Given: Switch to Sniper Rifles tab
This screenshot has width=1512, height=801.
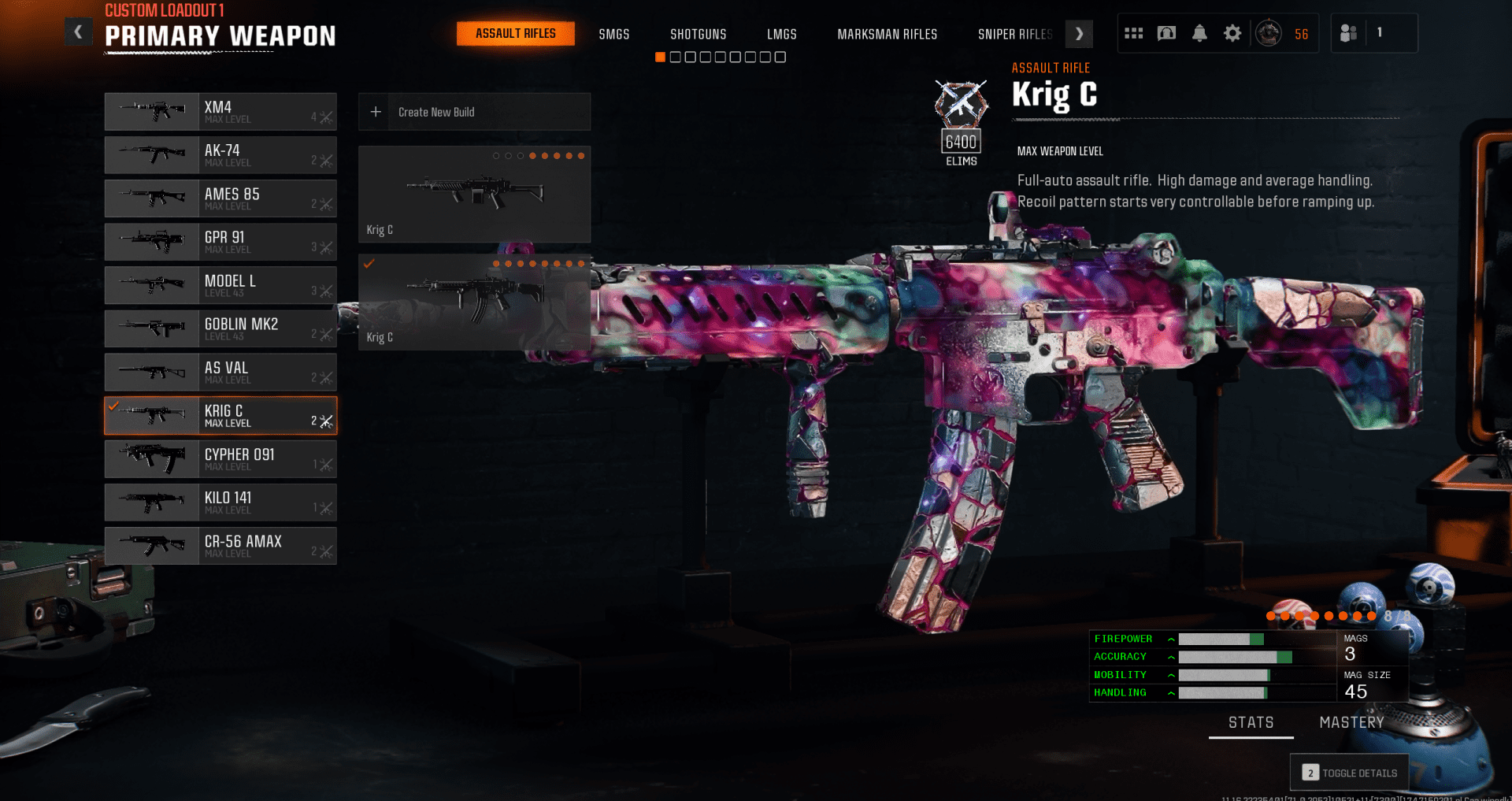Looking at the screenshot, I should tap(1014, 34).
